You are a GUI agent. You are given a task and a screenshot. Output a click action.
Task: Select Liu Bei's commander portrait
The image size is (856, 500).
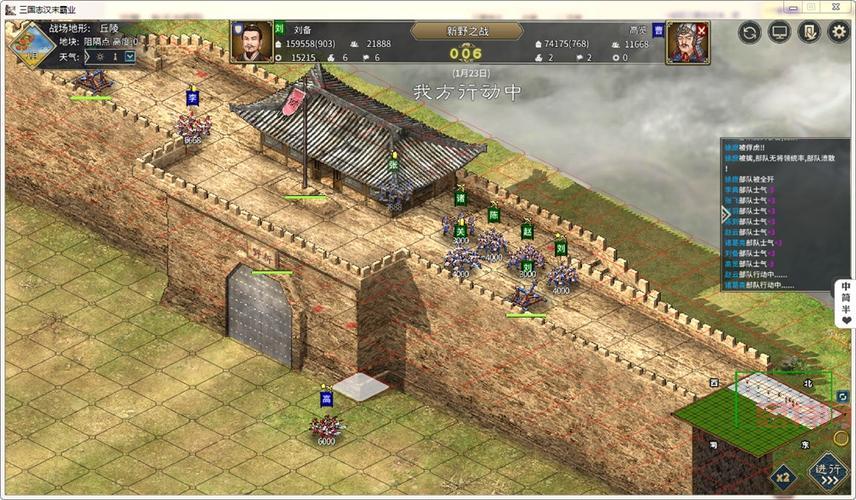[250, 42]
